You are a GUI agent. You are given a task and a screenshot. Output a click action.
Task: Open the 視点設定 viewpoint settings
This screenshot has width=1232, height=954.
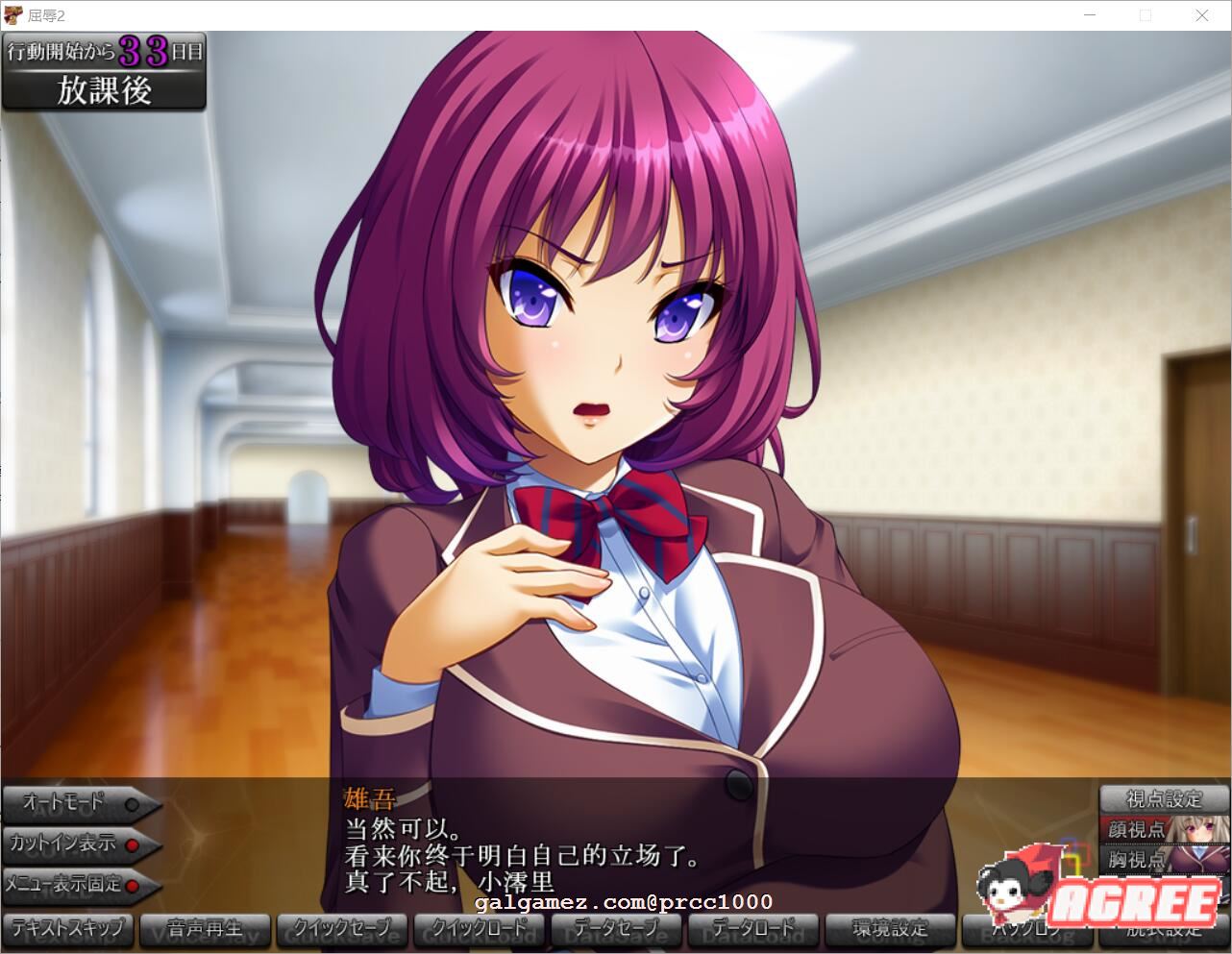pyautogui.click(x=1164, y=799)
